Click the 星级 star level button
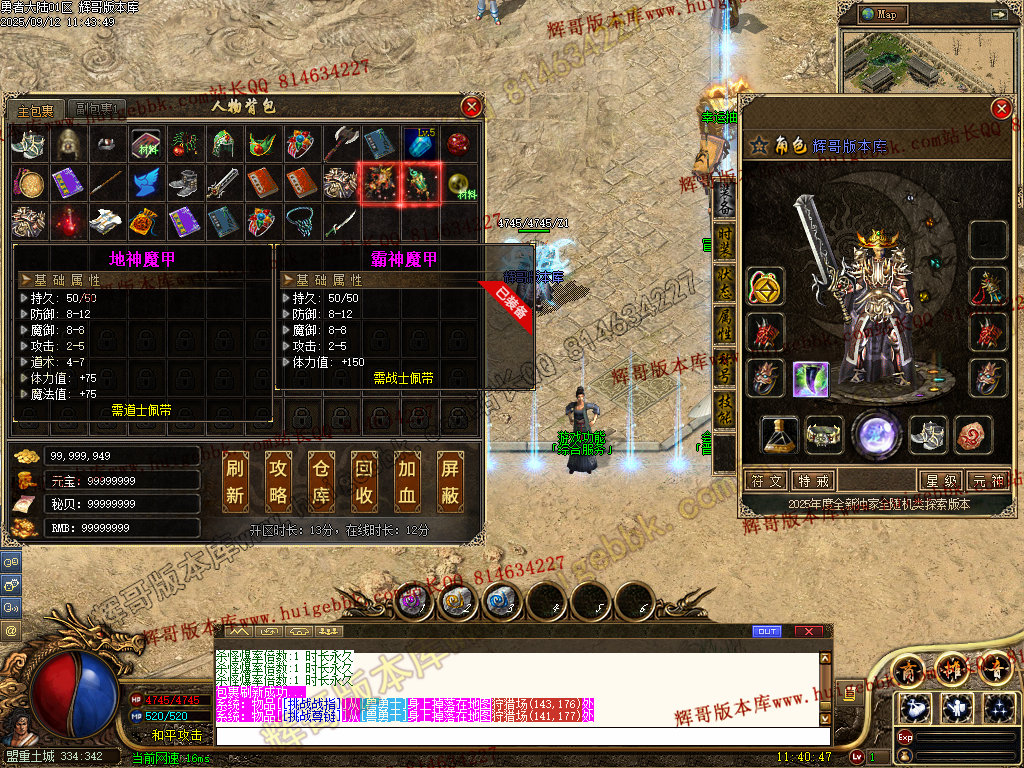 pyautogui.click(x=942, y=481)
